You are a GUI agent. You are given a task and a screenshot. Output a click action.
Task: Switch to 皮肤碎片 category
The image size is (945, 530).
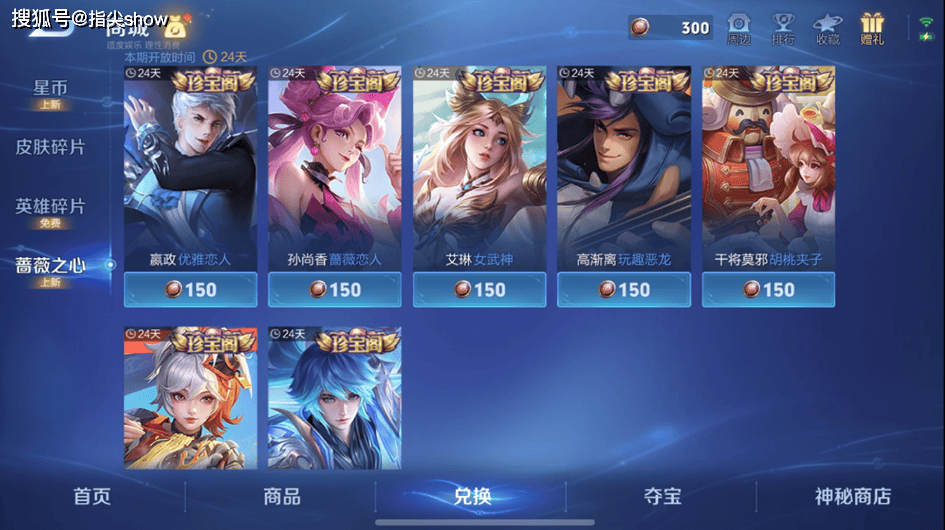50,147
